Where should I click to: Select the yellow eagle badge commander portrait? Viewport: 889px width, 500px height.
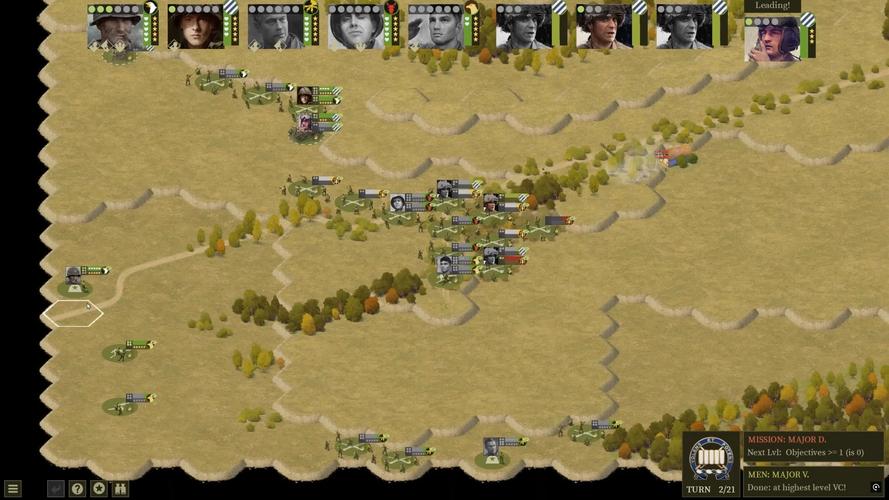276,26
